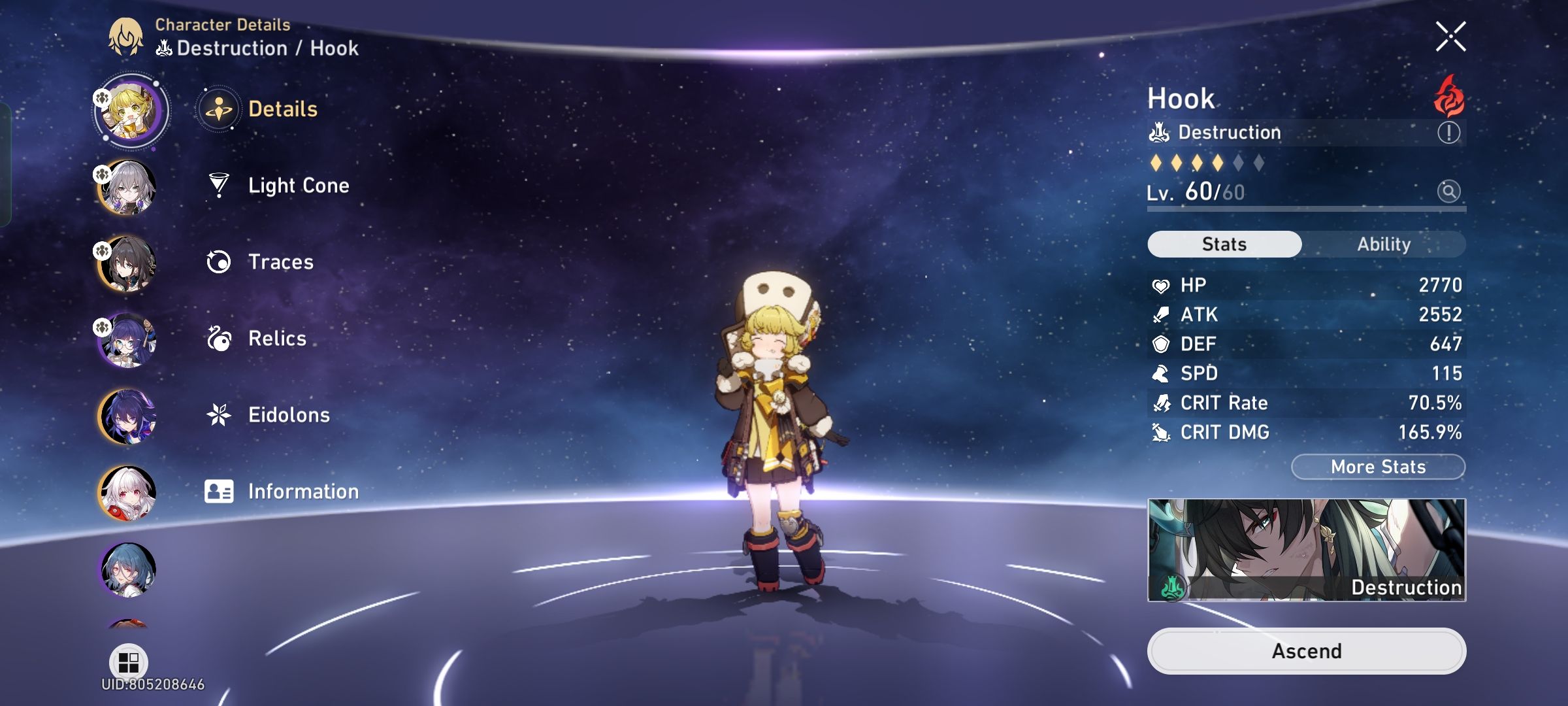Select the Traces menu icon
This screenshot has height=706, width=1568.
(219, 261)
